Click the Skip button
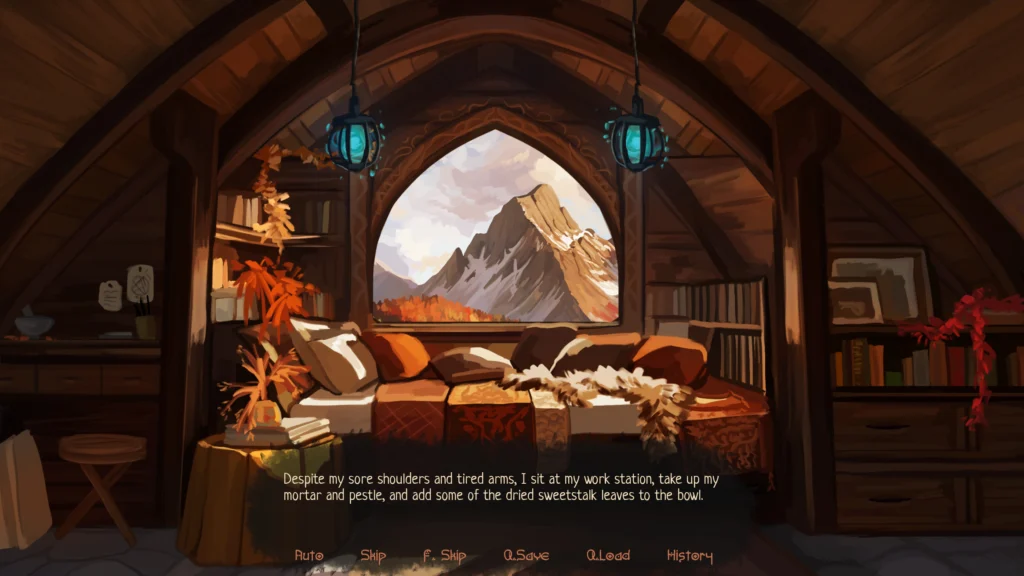The width and height of the screenshot is (1024, 576). 373,556
